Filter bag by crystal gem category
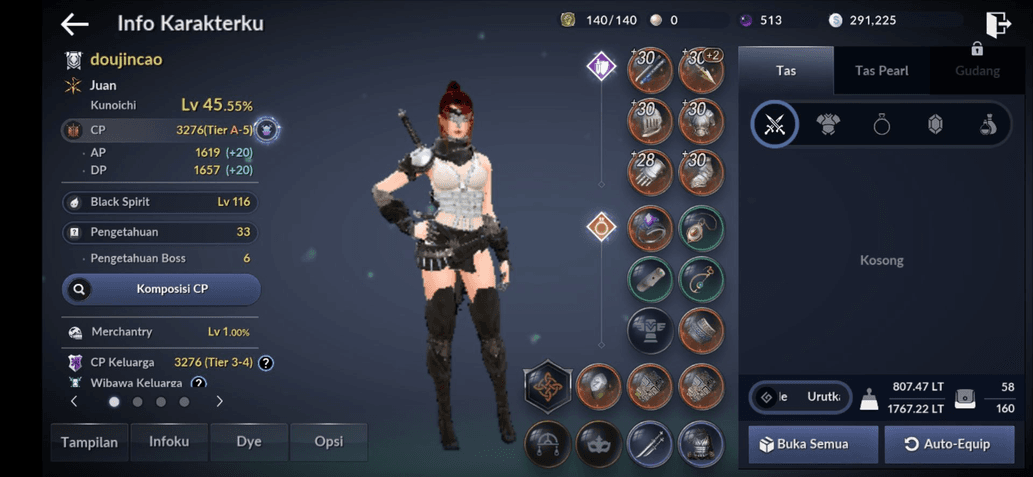 (935, 124)
